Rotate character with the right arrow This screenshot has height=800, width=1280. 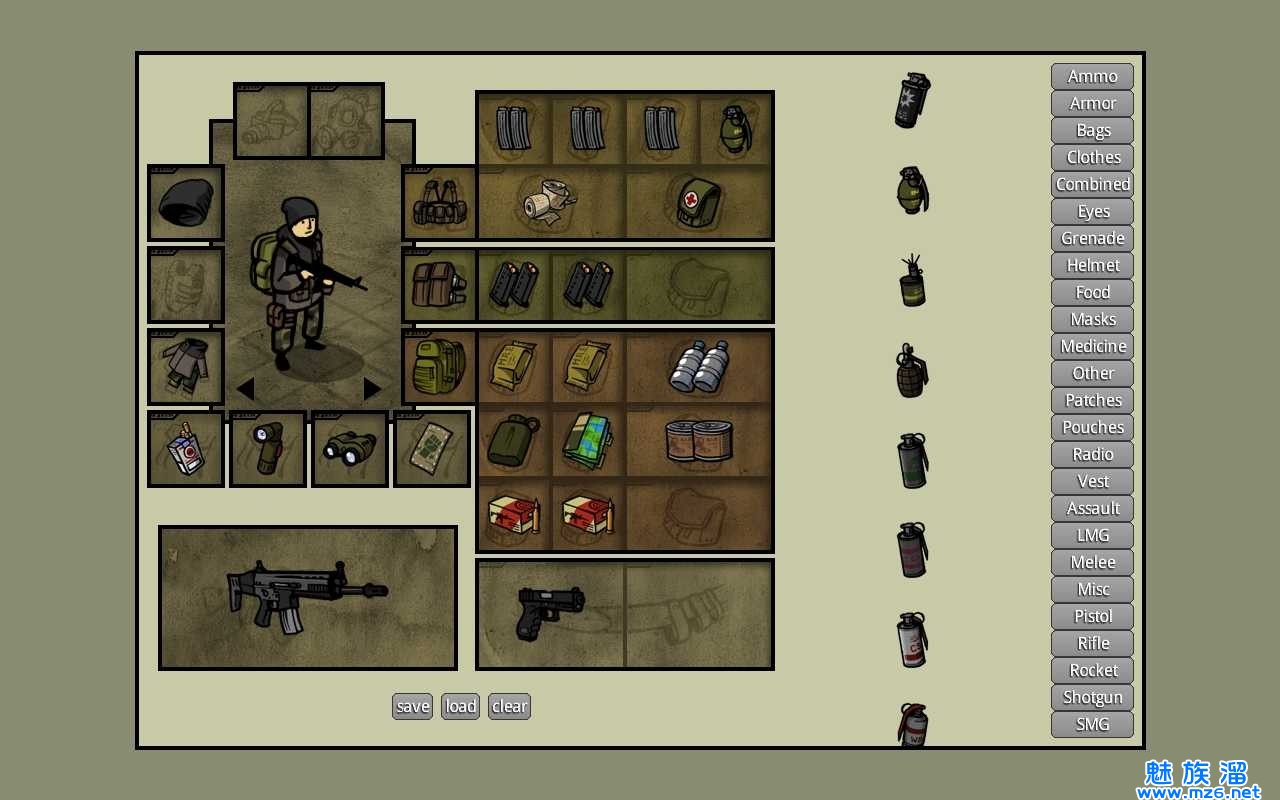(x=372, y=389)
